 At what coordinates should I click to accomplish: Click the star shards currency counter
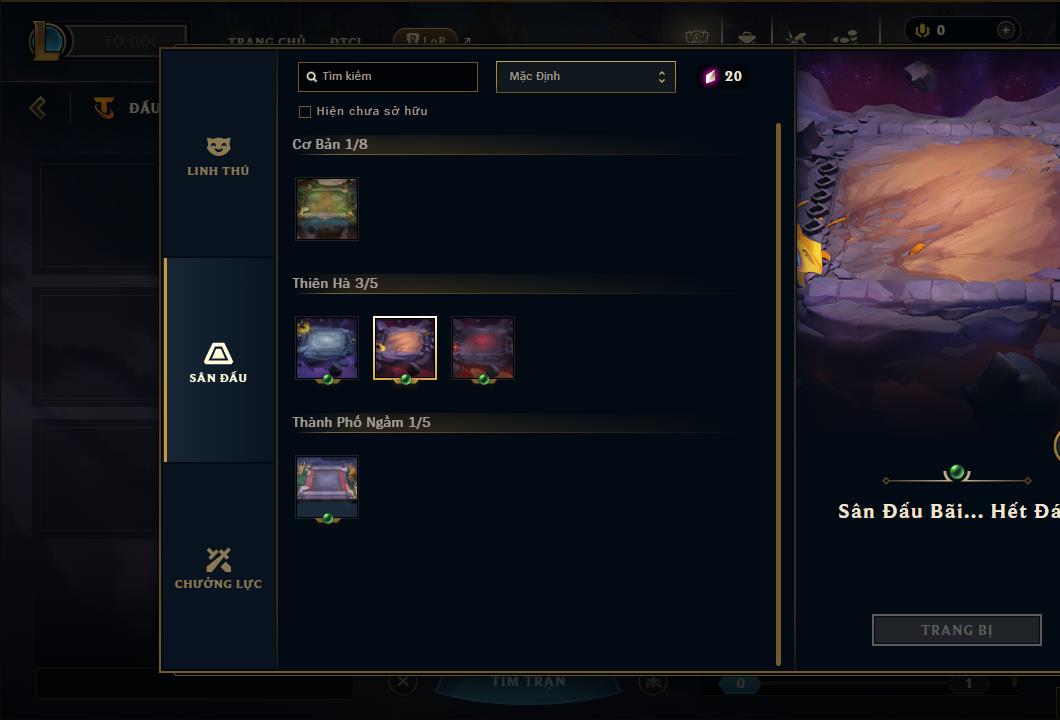click(723, 77)
